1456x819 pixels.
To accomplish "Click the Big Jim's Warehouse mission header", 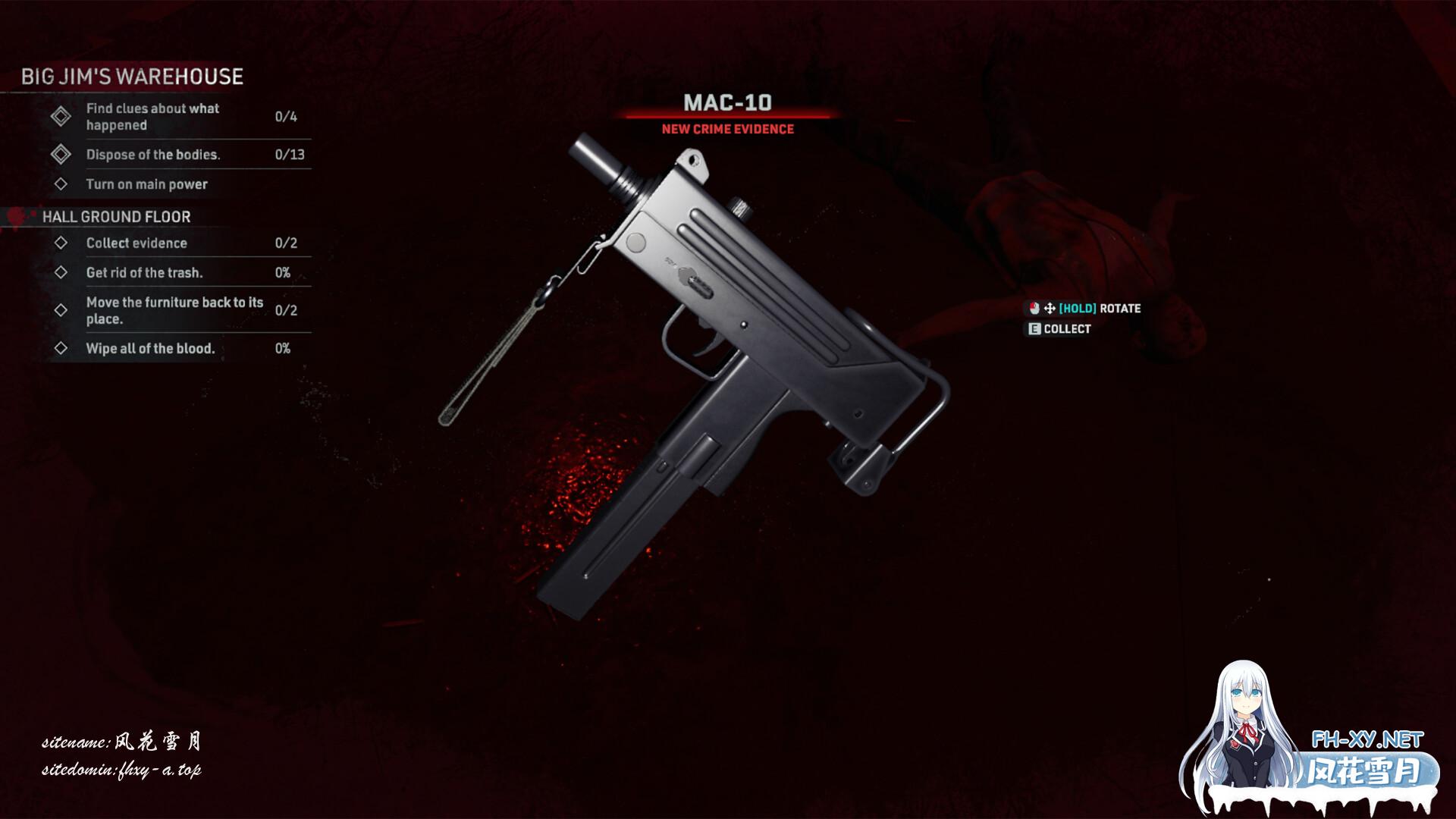I will 132,77.
